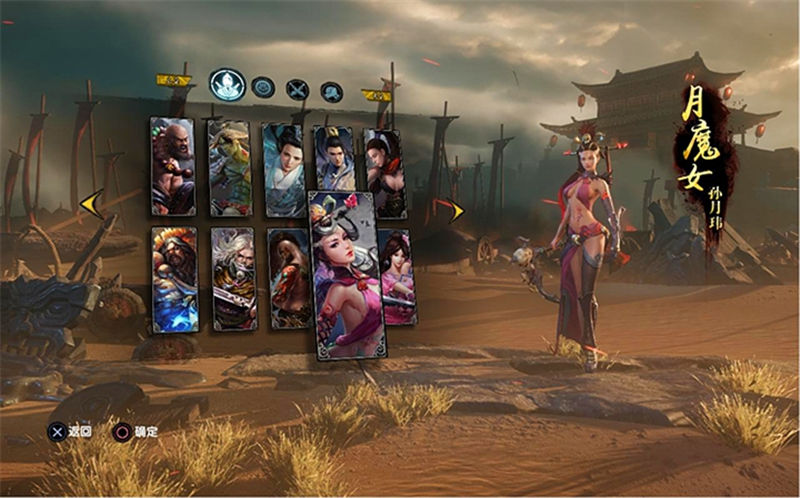Choose the tattooed dark-skinned fighter card

pyautogui.click(x=288, y=279)
